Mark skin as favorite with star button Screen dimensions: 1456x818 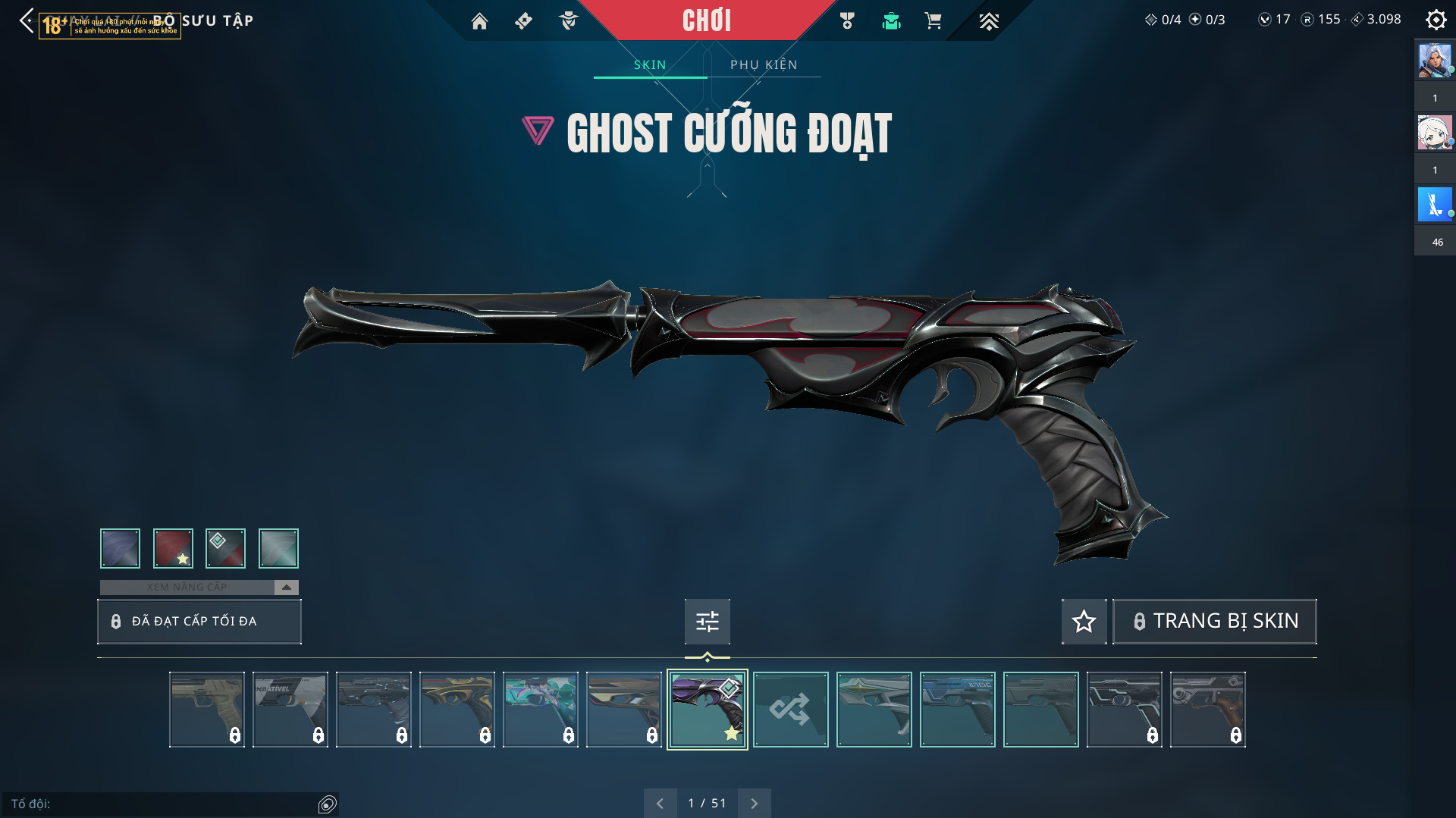(x=1084, y=622)
